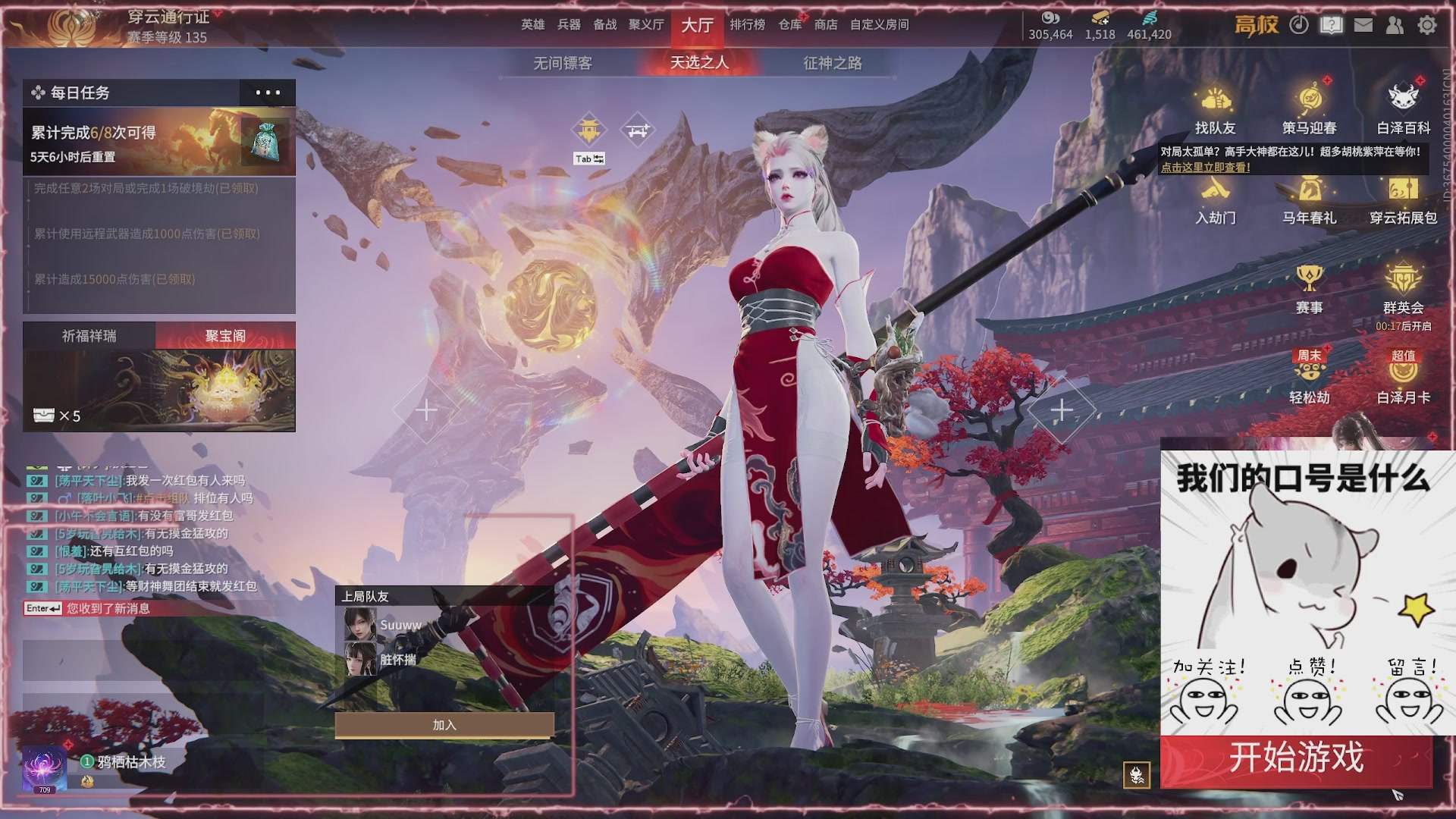Start the match with 开始游戏

1296,758
